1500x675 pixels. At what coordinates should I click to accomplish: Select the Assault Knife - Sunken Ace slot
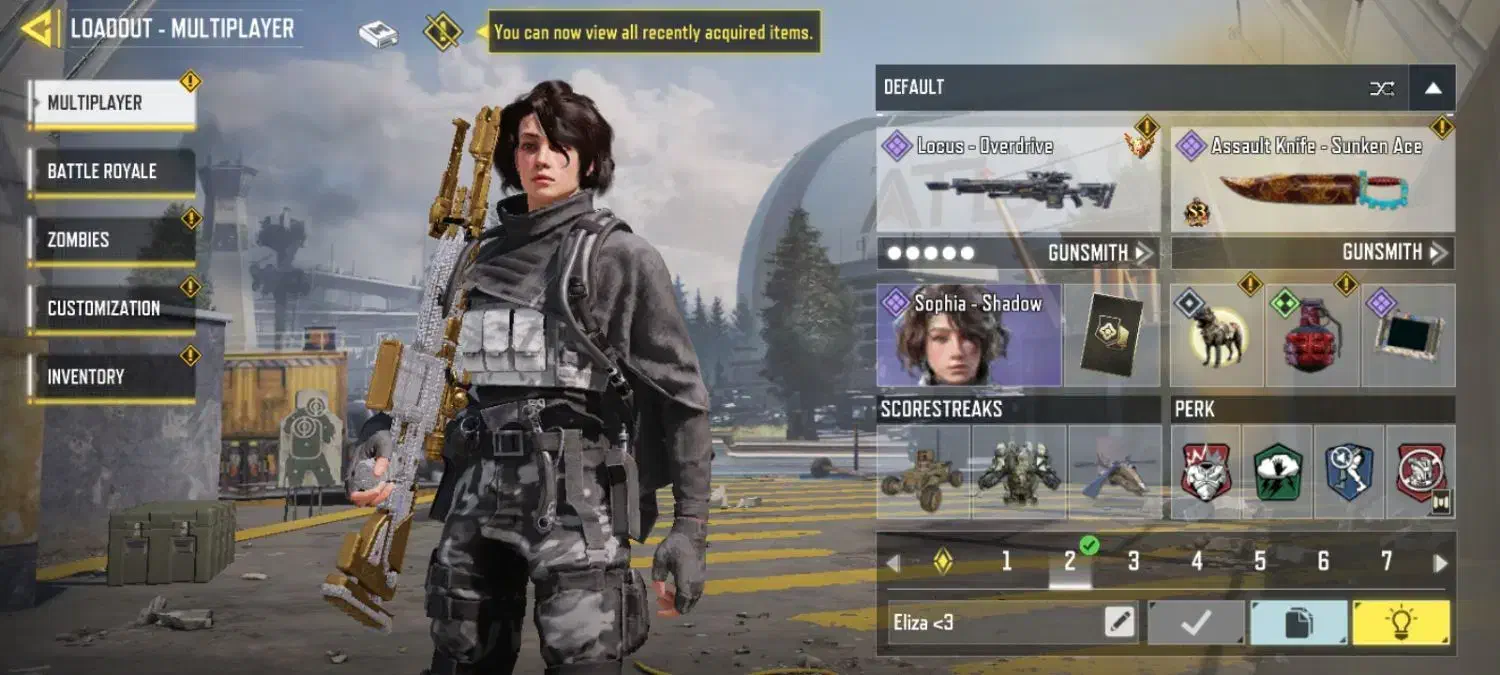click(1312, 182)
